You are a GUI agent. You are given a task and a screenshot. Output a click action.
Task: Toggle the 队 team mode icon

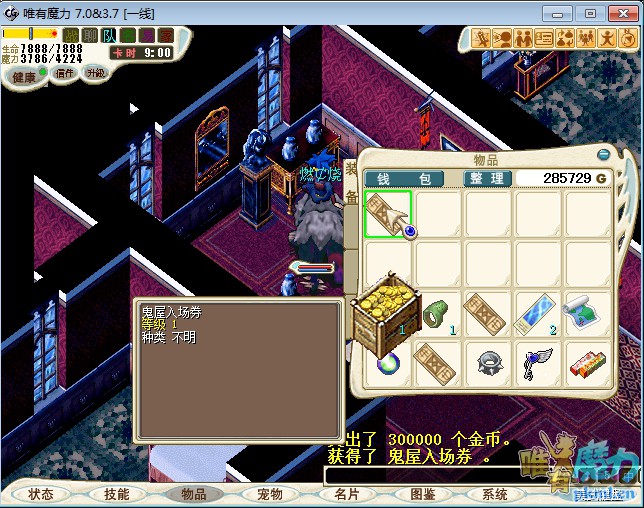109,35
